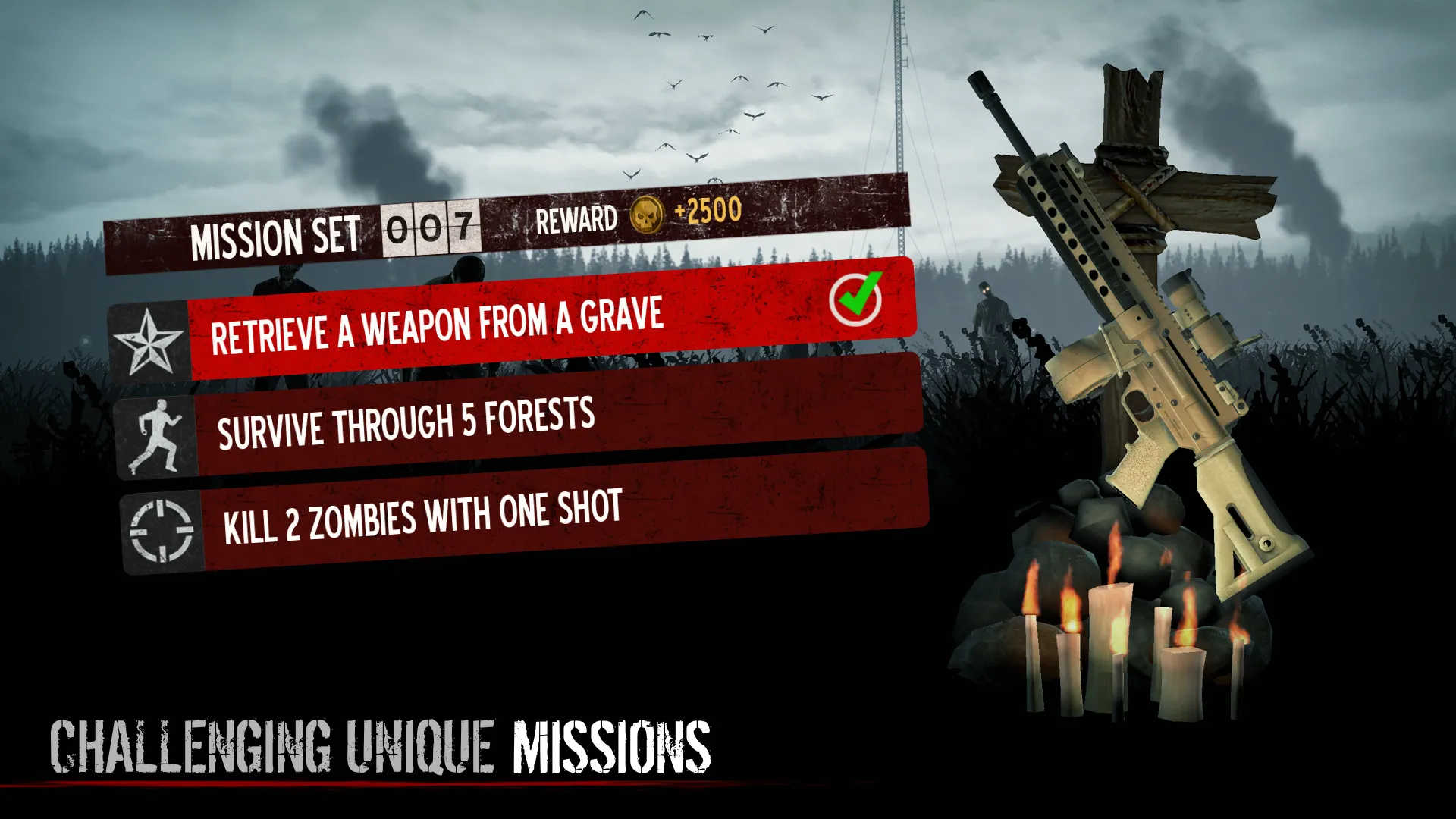Screen dimensions: 1456x819
Task: Select the Challenging Unique Missions banner
Action: [379, 747]
